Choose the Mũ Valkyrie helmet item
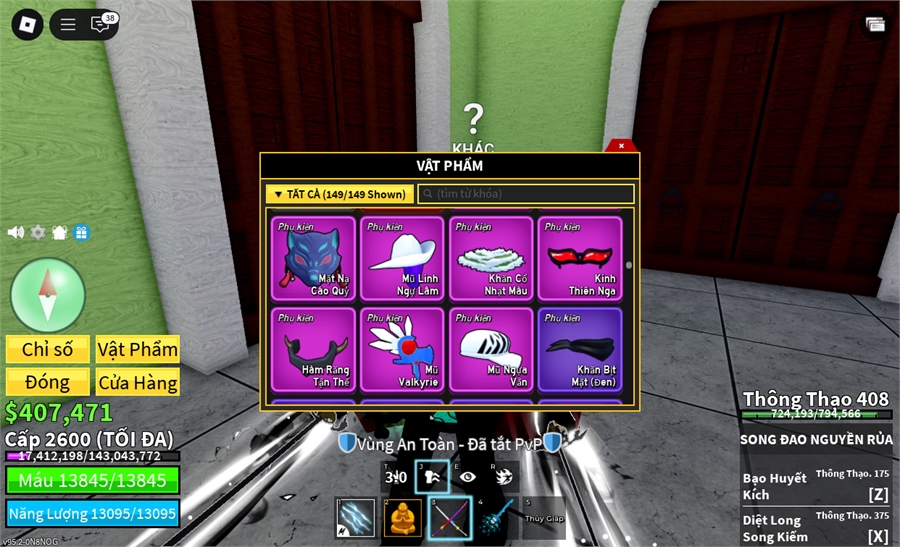 tap(402, 349)
